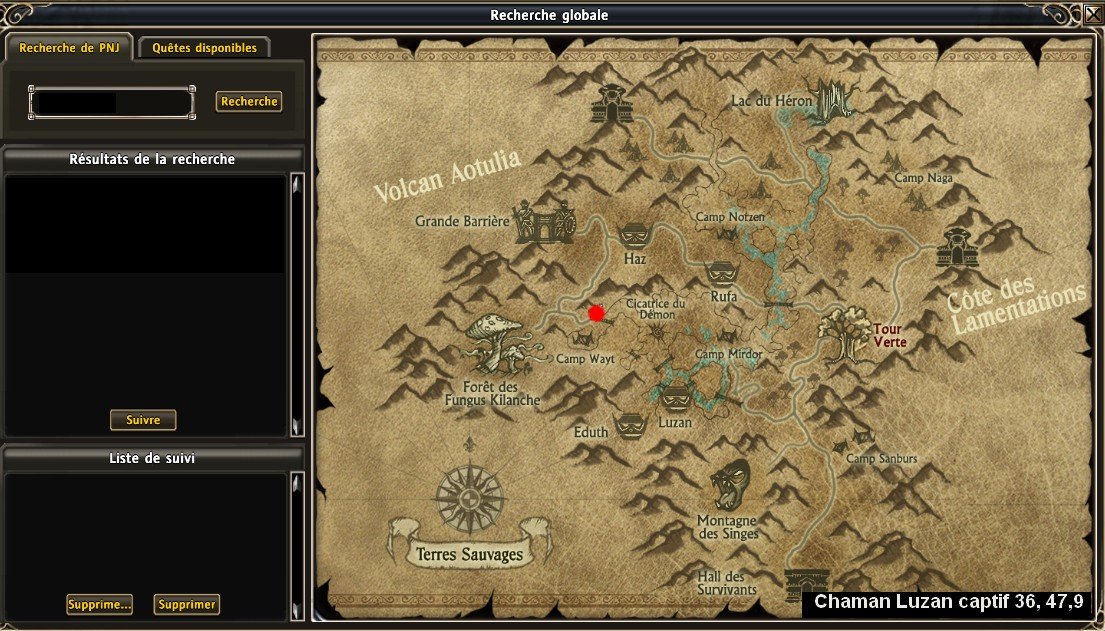Click the Recherche button
Screen dimensions: 1105x631
[x=249, y=101]
